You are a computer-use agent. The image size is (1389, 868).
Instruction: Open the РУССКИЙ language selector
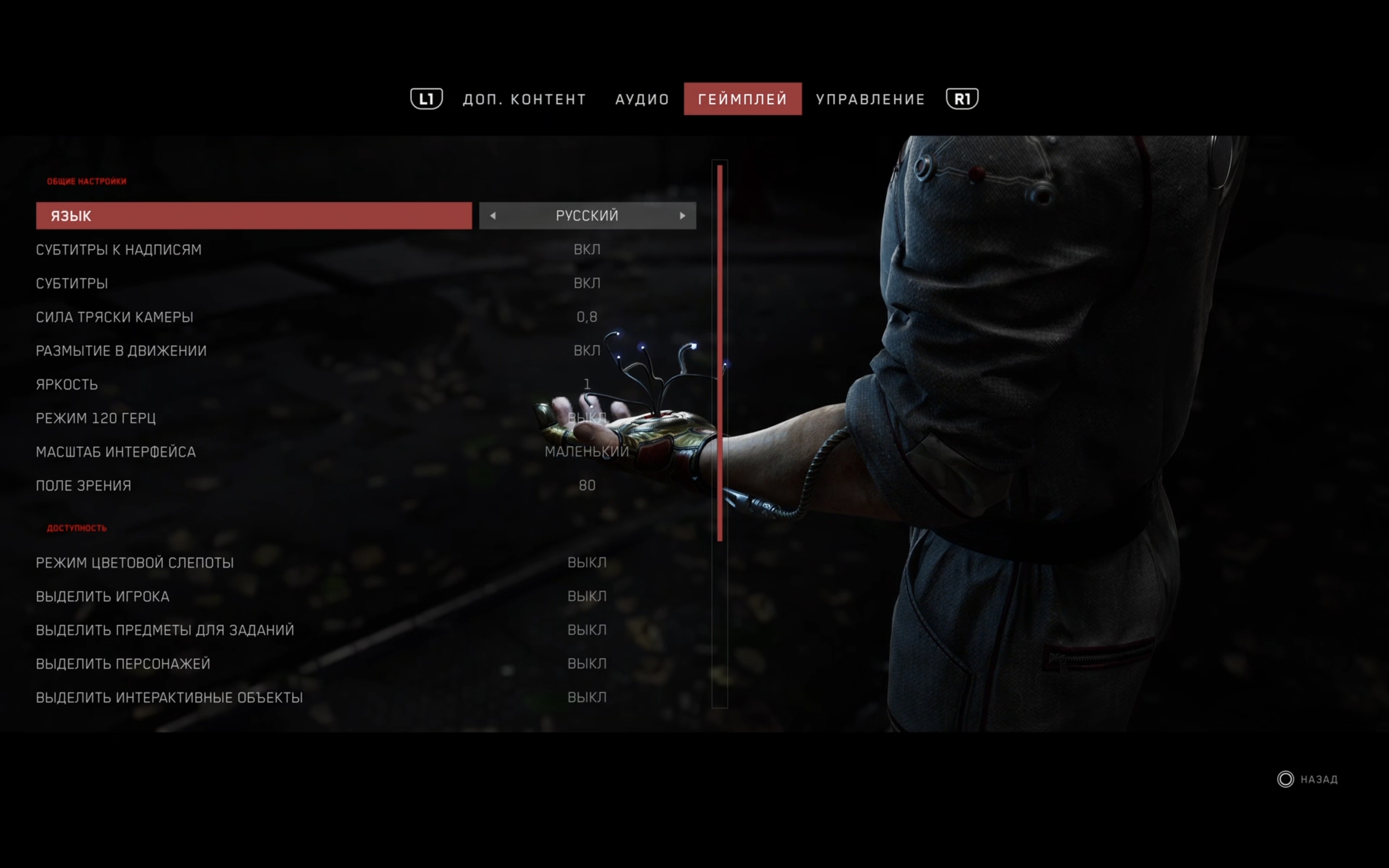coord(587,215)
